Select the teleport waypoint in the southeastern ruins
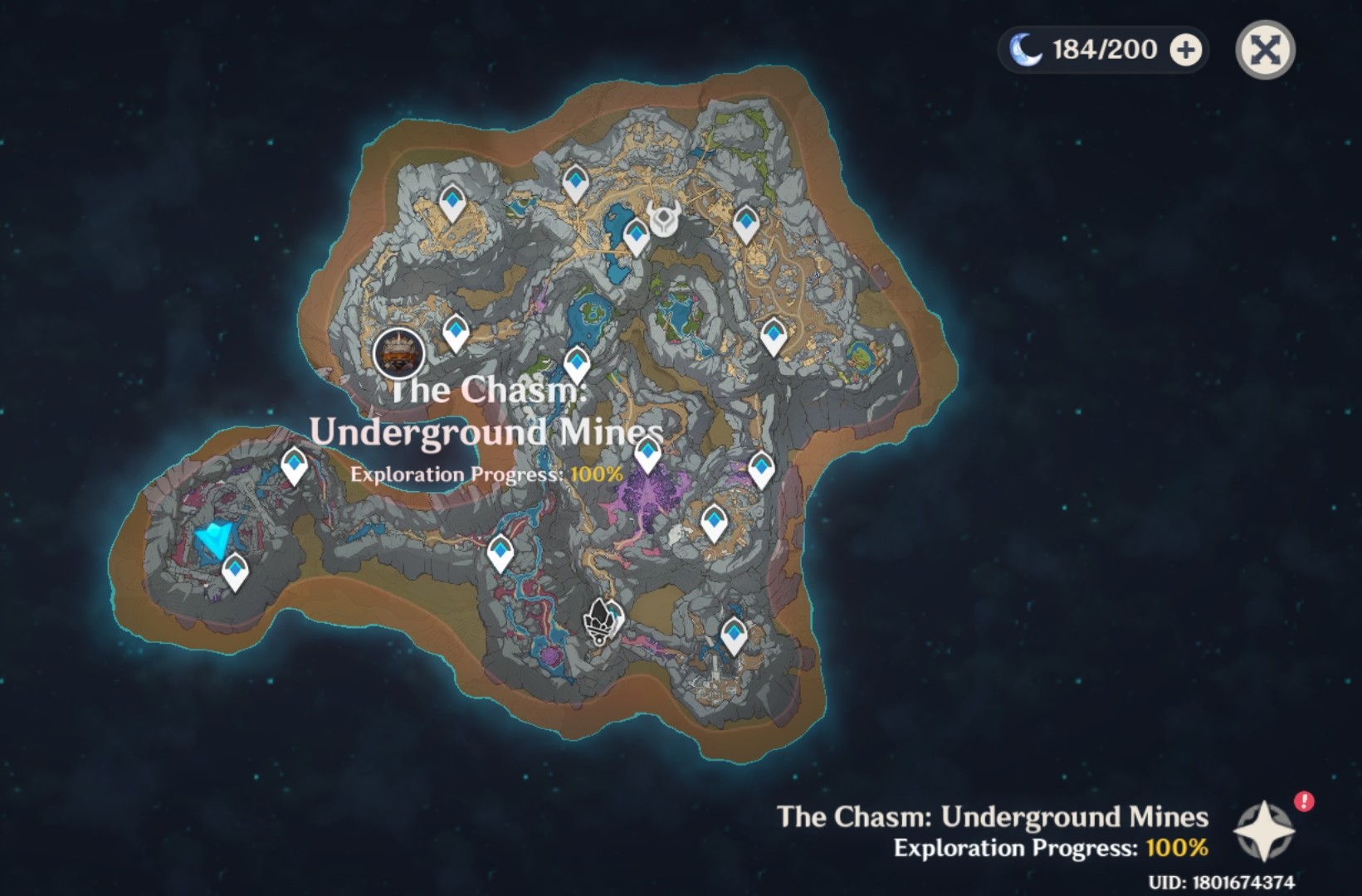1362x896 pixels. click(x=734, y=635)
